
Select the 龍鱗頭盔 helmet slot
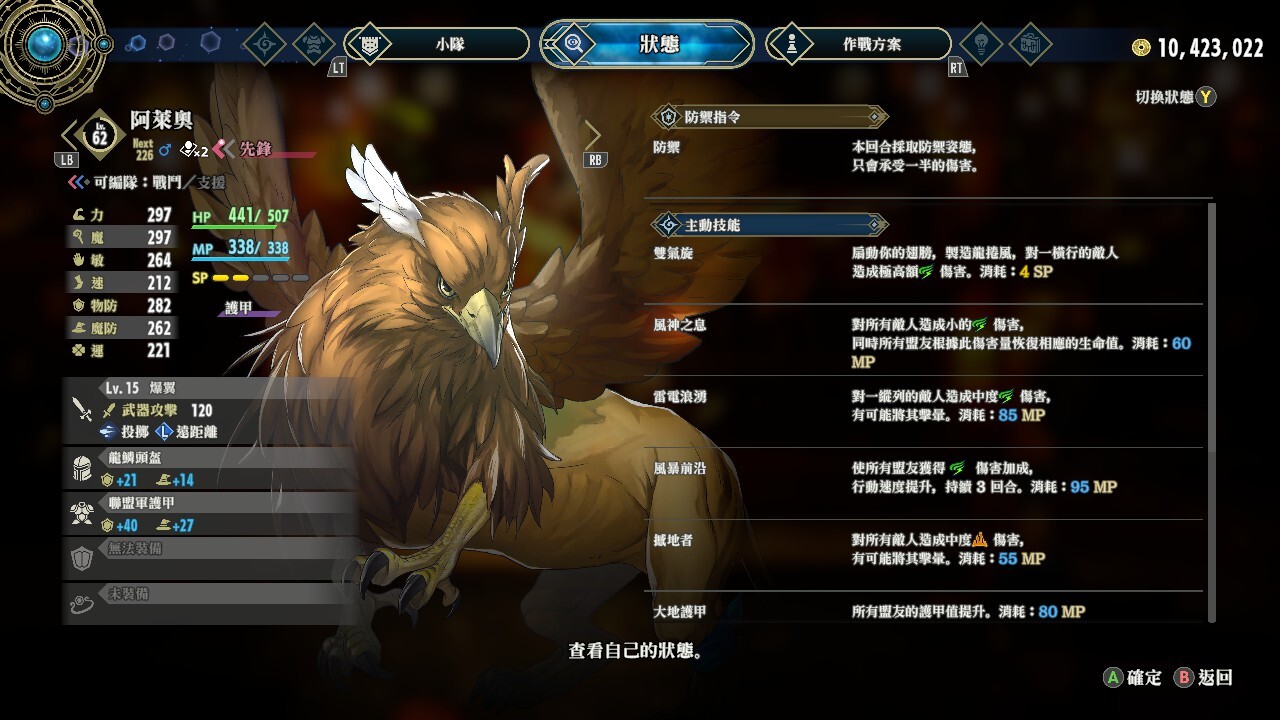(x=210, y=468)
